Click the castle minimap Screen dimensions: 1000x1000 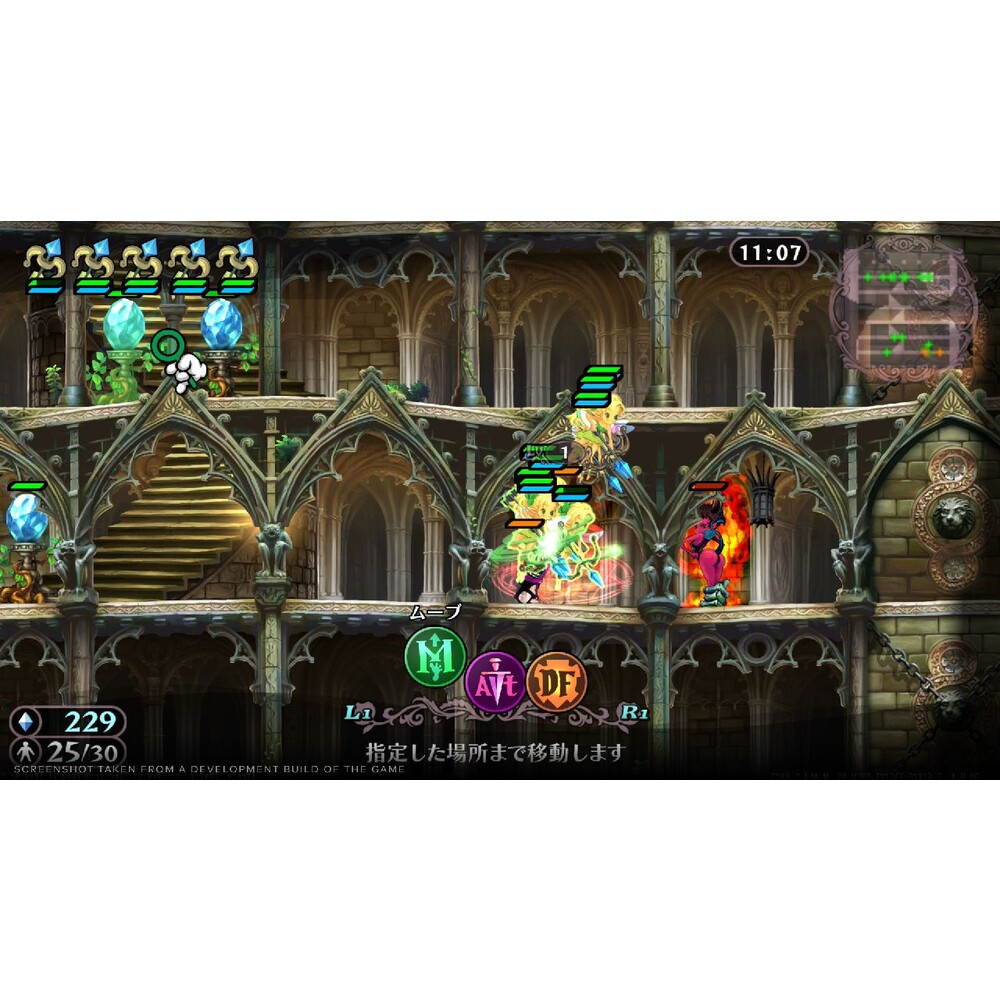(903, 311)
